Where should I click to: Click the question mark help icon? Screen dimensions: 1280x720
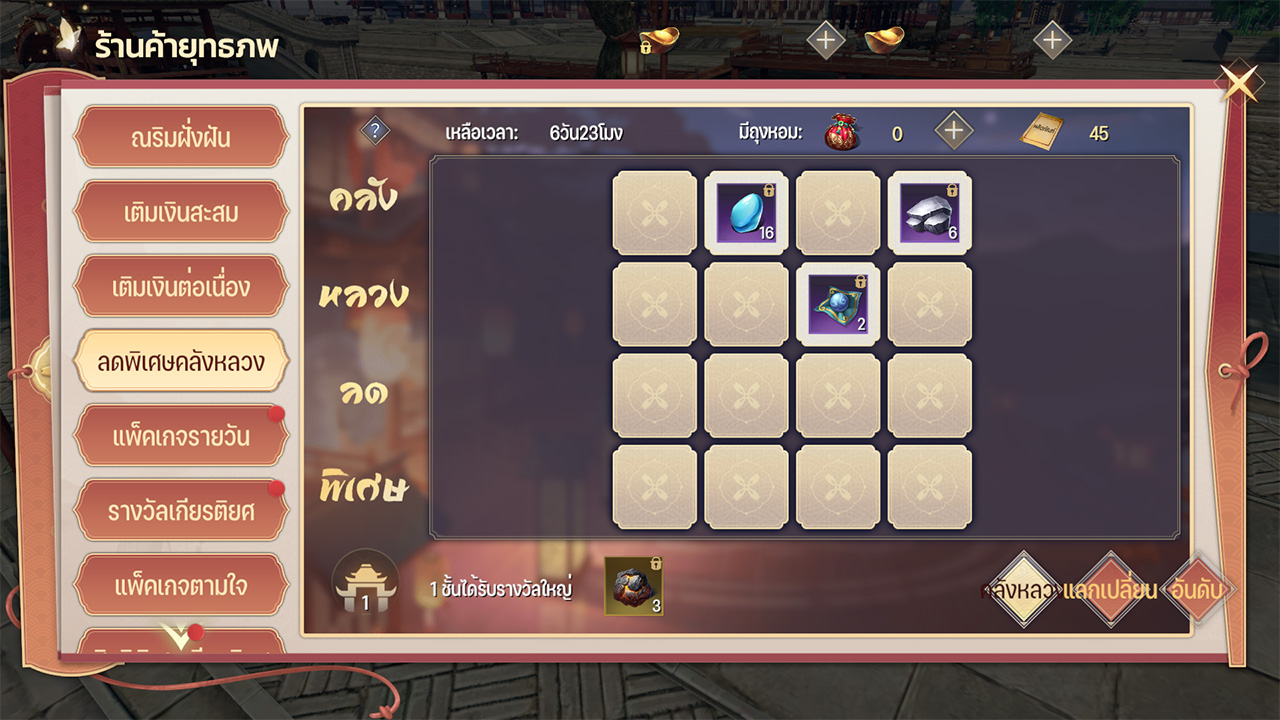pos(375,131)
